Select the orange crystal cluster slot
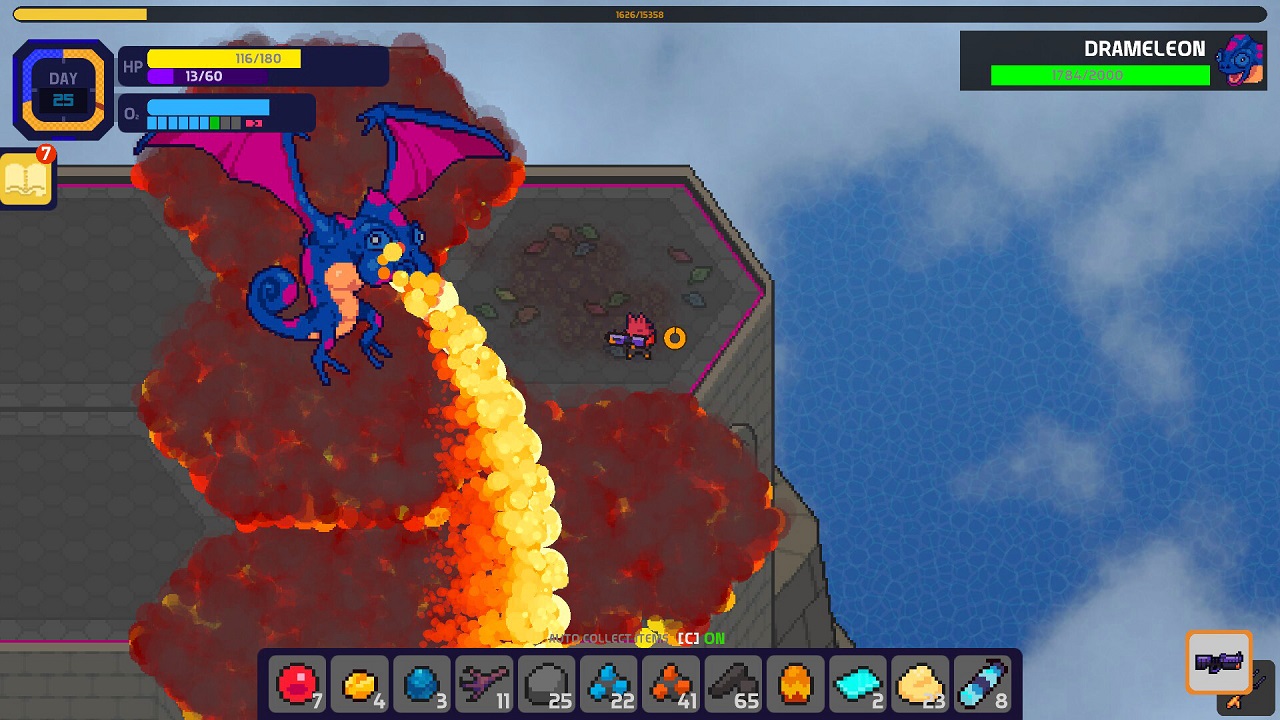 click(x=671, y=685)
